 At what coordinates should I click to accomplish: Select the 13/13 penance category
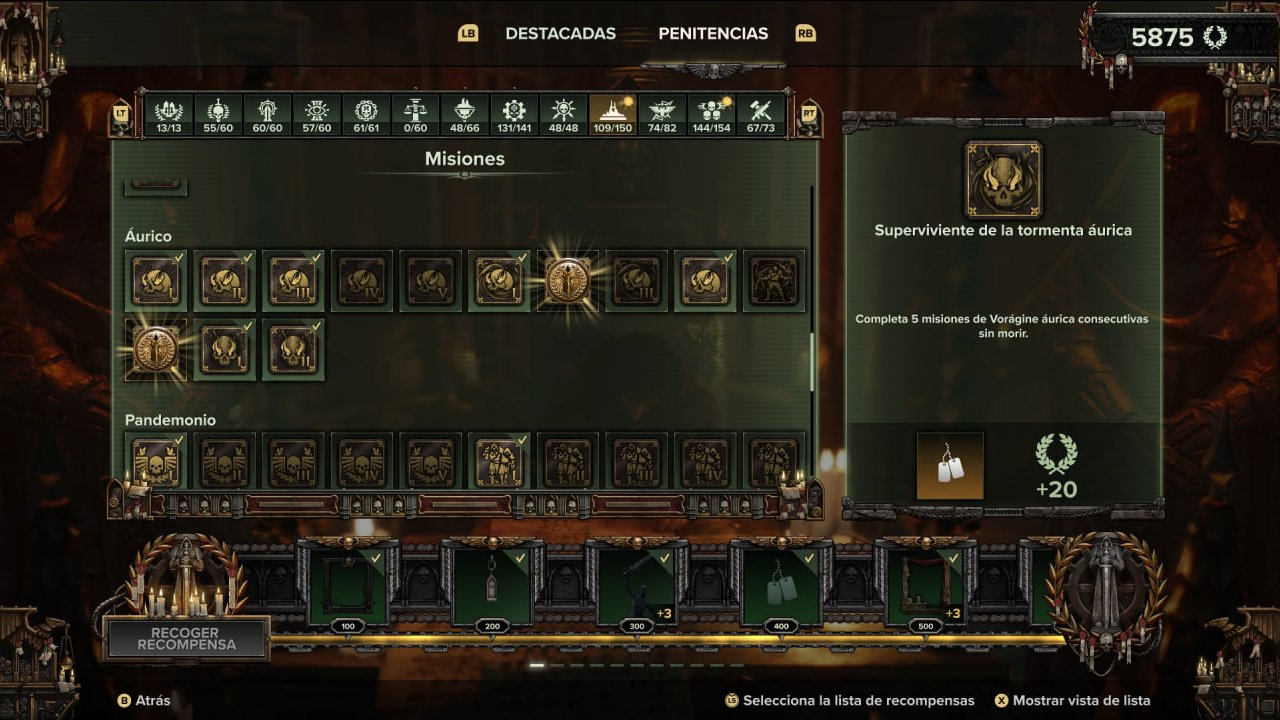(x=168, y=116)
